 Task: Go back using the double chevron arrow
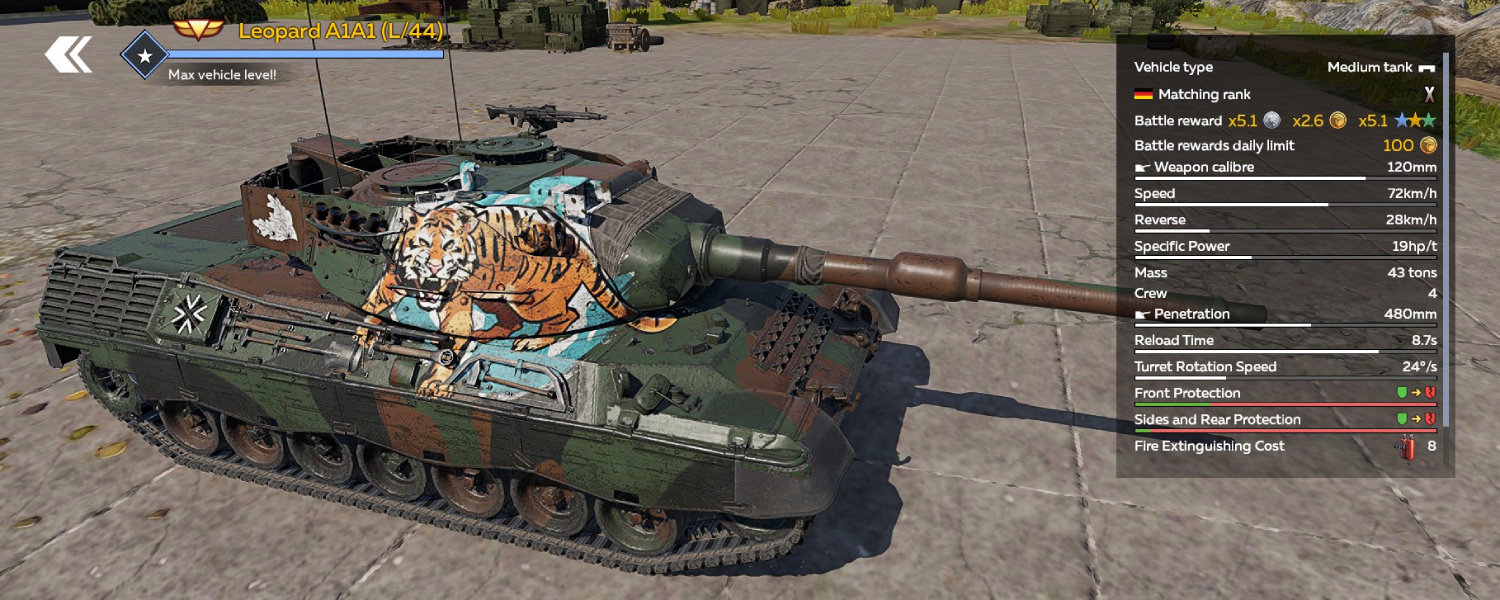pyautogui.click(x=68, y=55)
